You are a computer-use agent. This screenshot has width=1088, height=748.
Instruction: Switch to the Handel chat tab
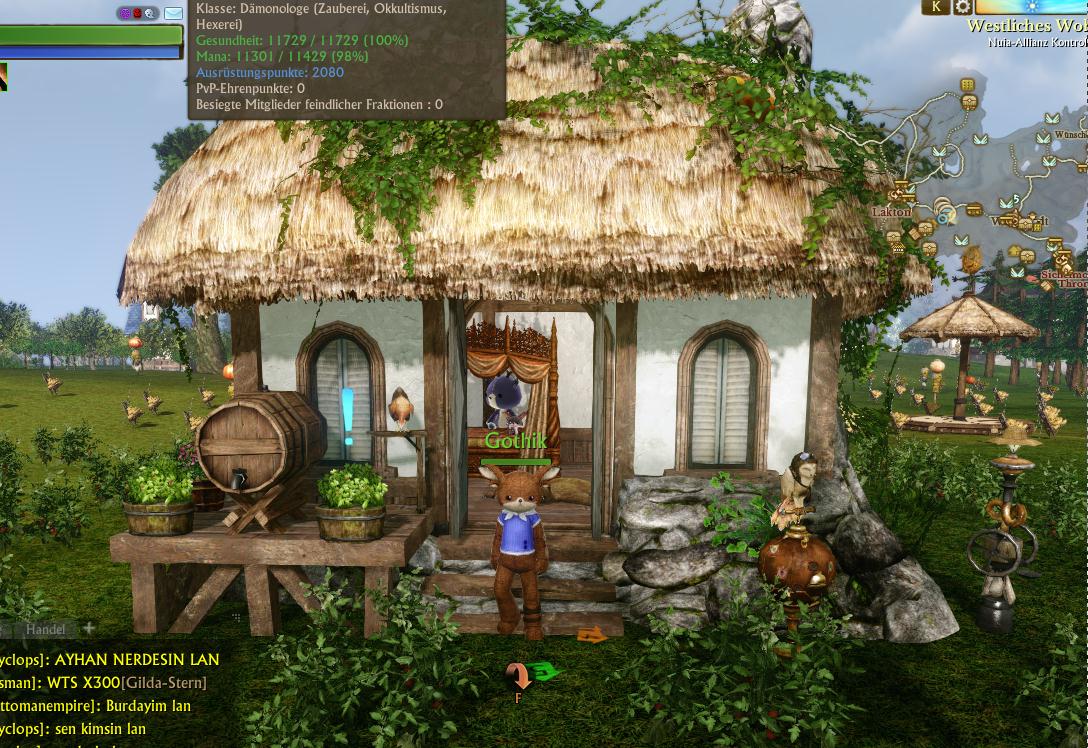pos(45,629)
